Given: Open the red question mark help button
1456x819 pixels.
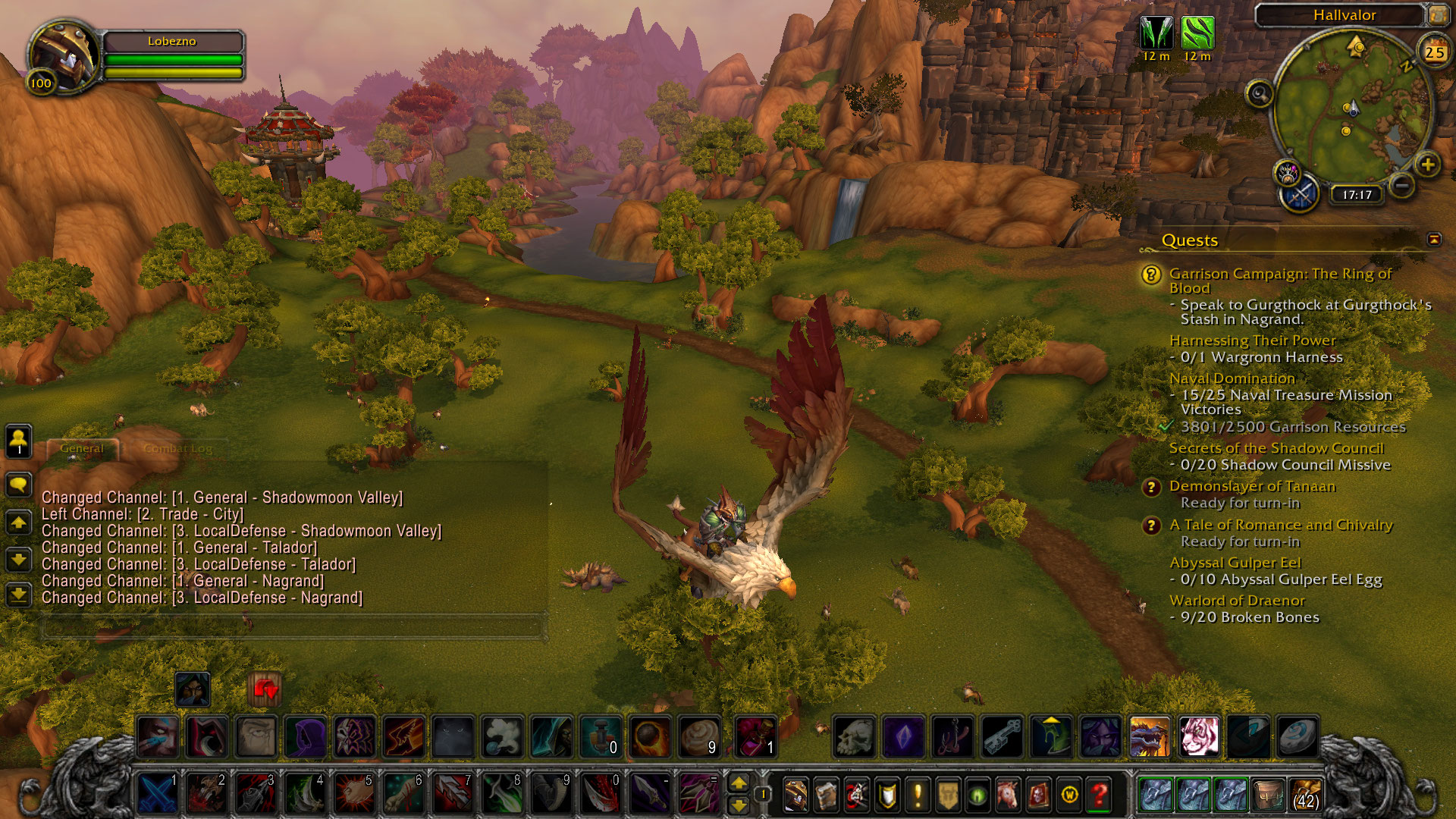Looking at the screenshot, I should coord(1100,795).
